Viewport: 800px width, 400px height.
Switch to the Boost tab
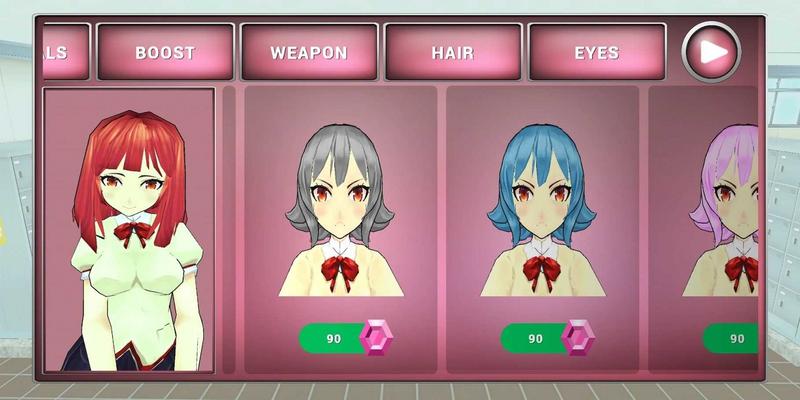tap(165, 52)
